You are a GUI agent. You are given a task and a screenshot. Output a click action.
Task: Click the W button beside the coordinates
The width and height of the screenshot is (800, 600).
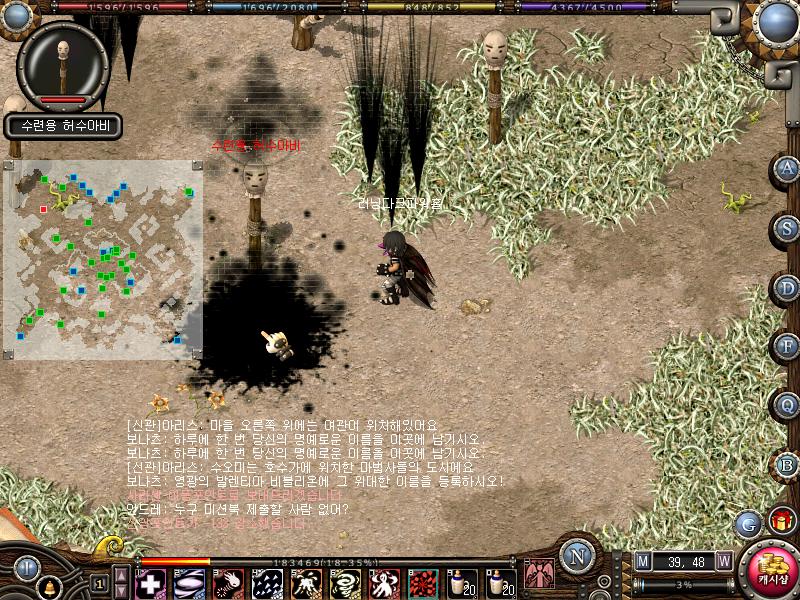(x=723, y=561)
